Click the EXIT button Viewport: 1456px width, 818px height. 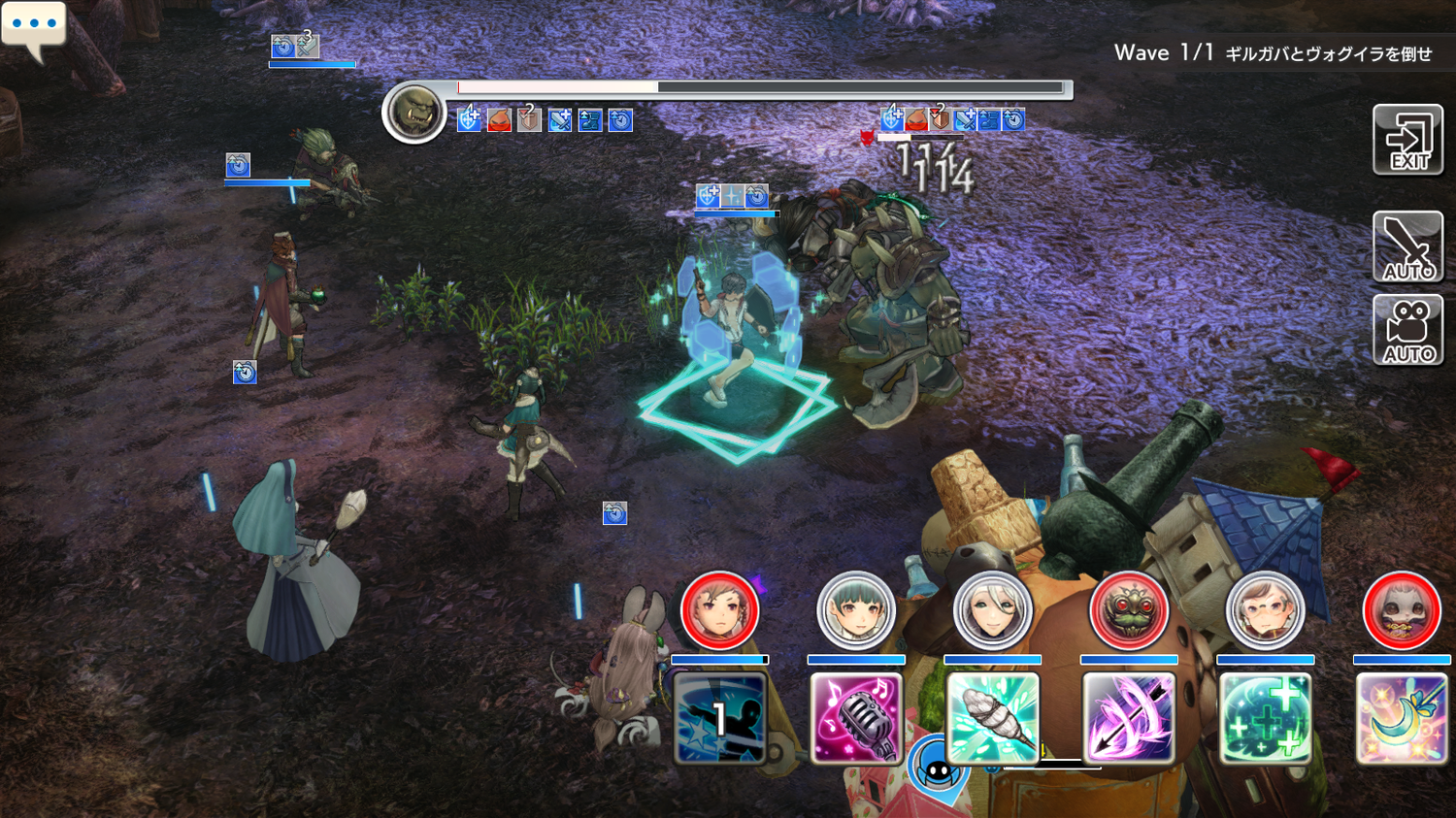click(x=1407, y=141)
